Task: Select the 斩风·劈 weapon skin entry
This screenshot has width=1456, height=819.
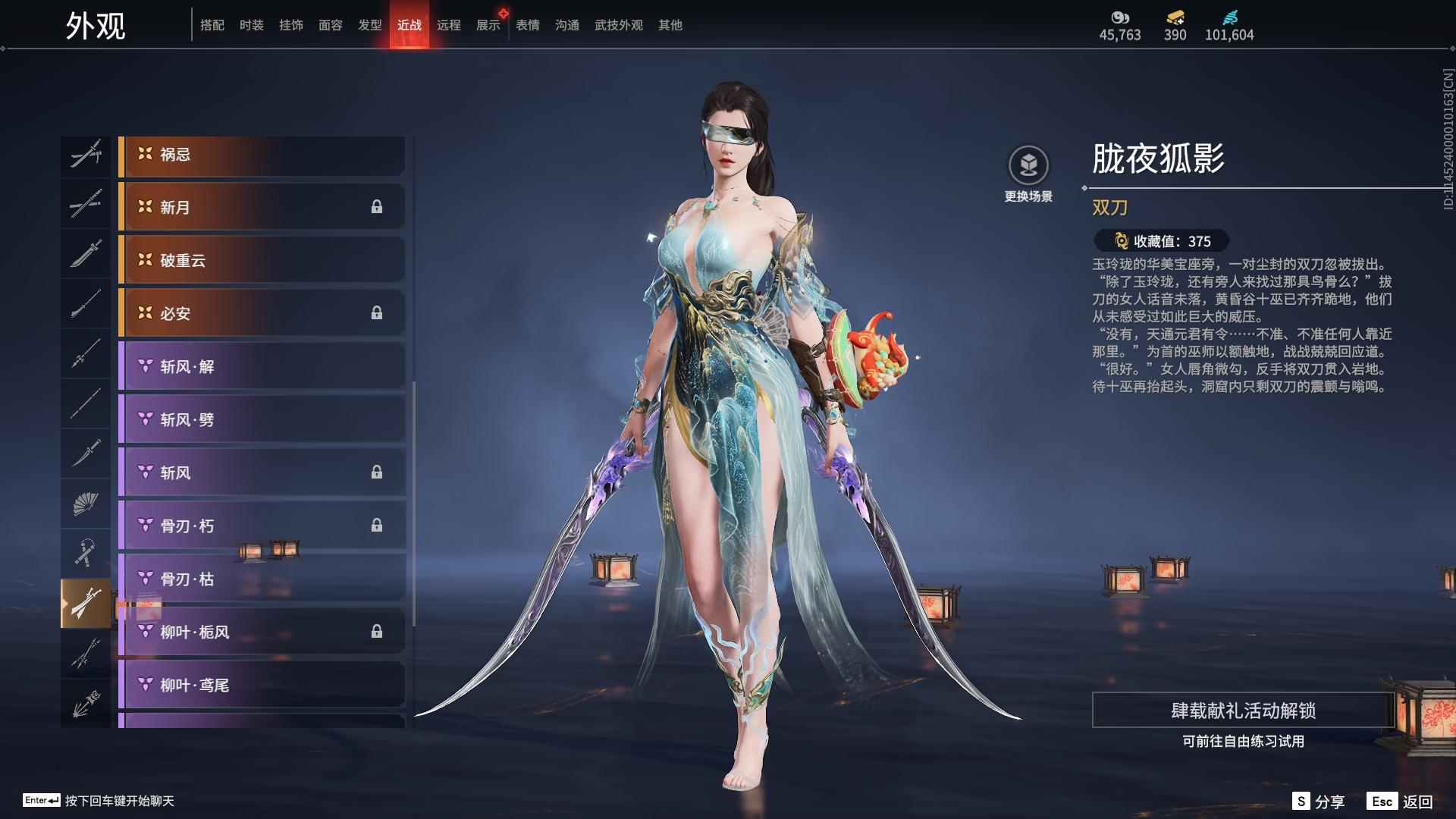Action: click(x=262, y=419)
